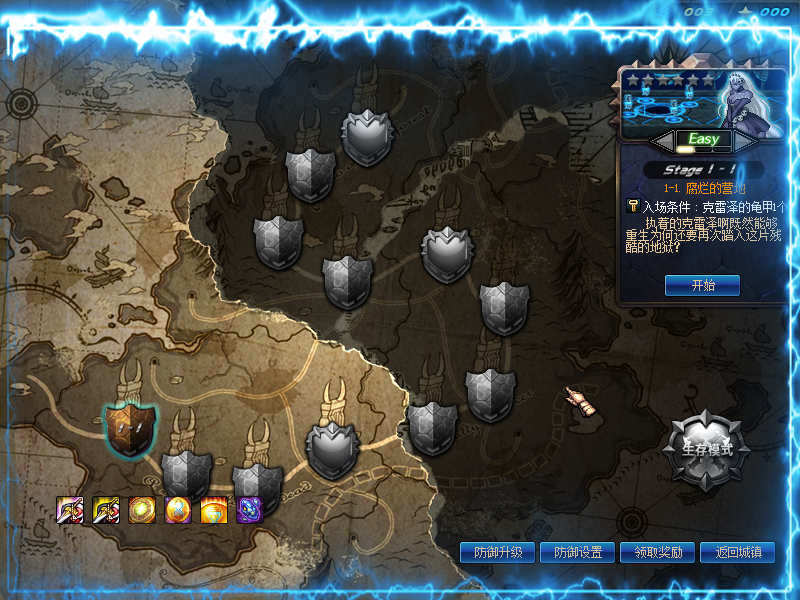Image resolution: width=800 pixels, height=600 pixels.
Task: Click the stage preview boss thumbnail
Action: click(x=703, y=103)
